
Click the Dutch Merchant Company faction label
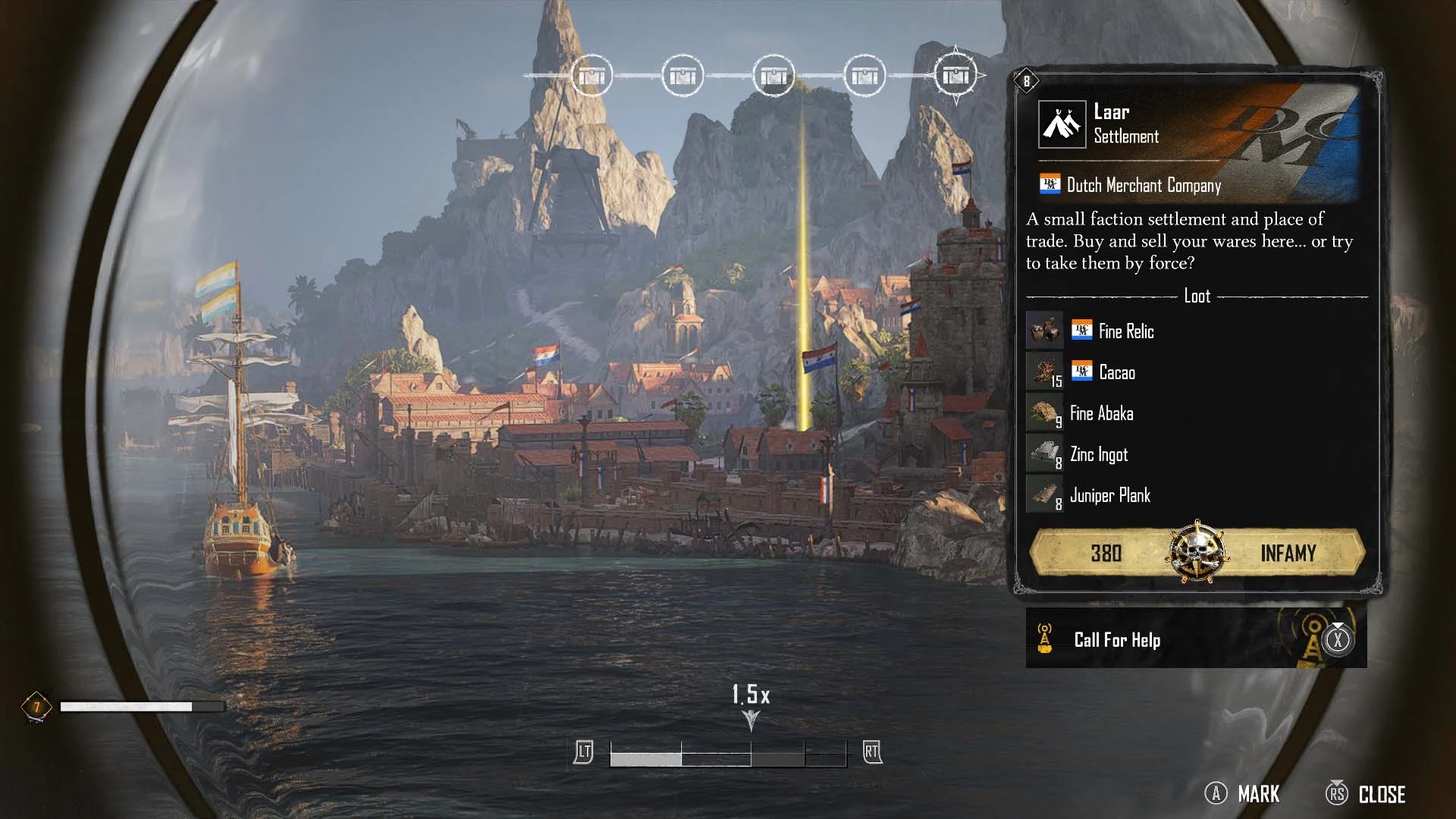click(x=1143, y=185)
